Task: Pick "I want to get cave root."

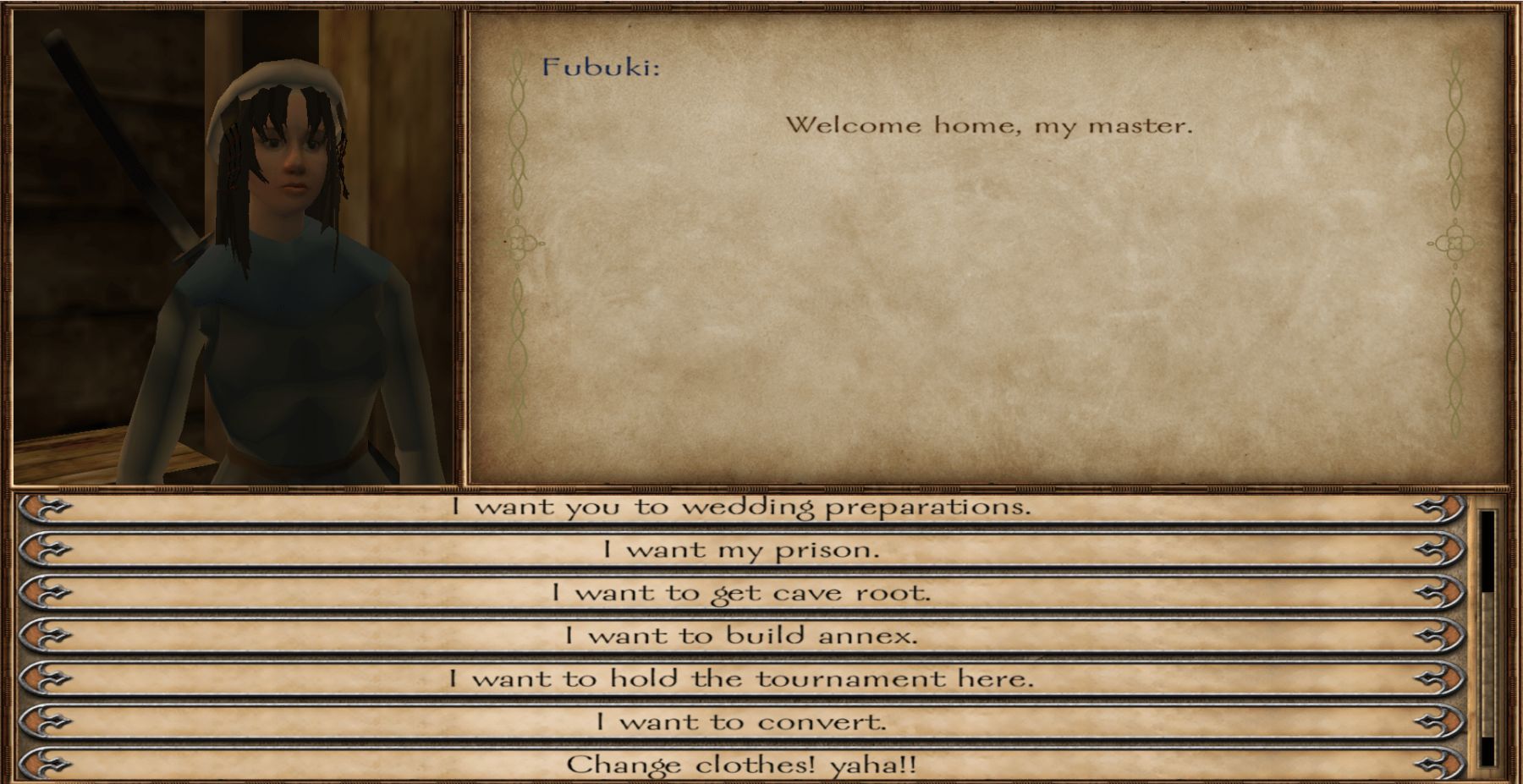Action: coord(741,593)
